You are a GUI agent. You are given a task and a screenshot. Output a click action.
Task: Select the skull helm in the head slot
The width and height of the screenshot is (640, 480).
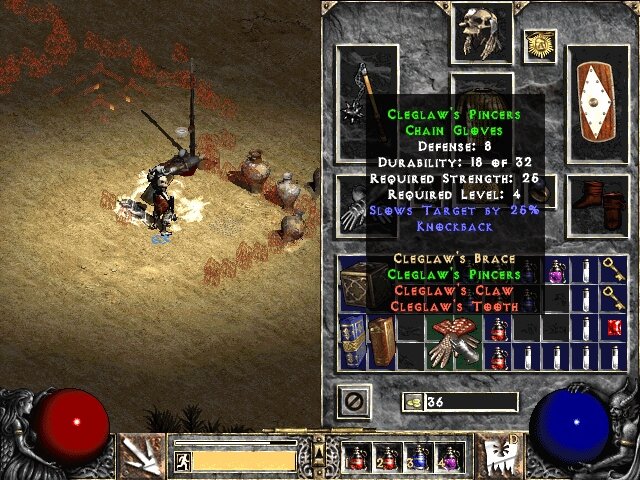coord(482,30)
